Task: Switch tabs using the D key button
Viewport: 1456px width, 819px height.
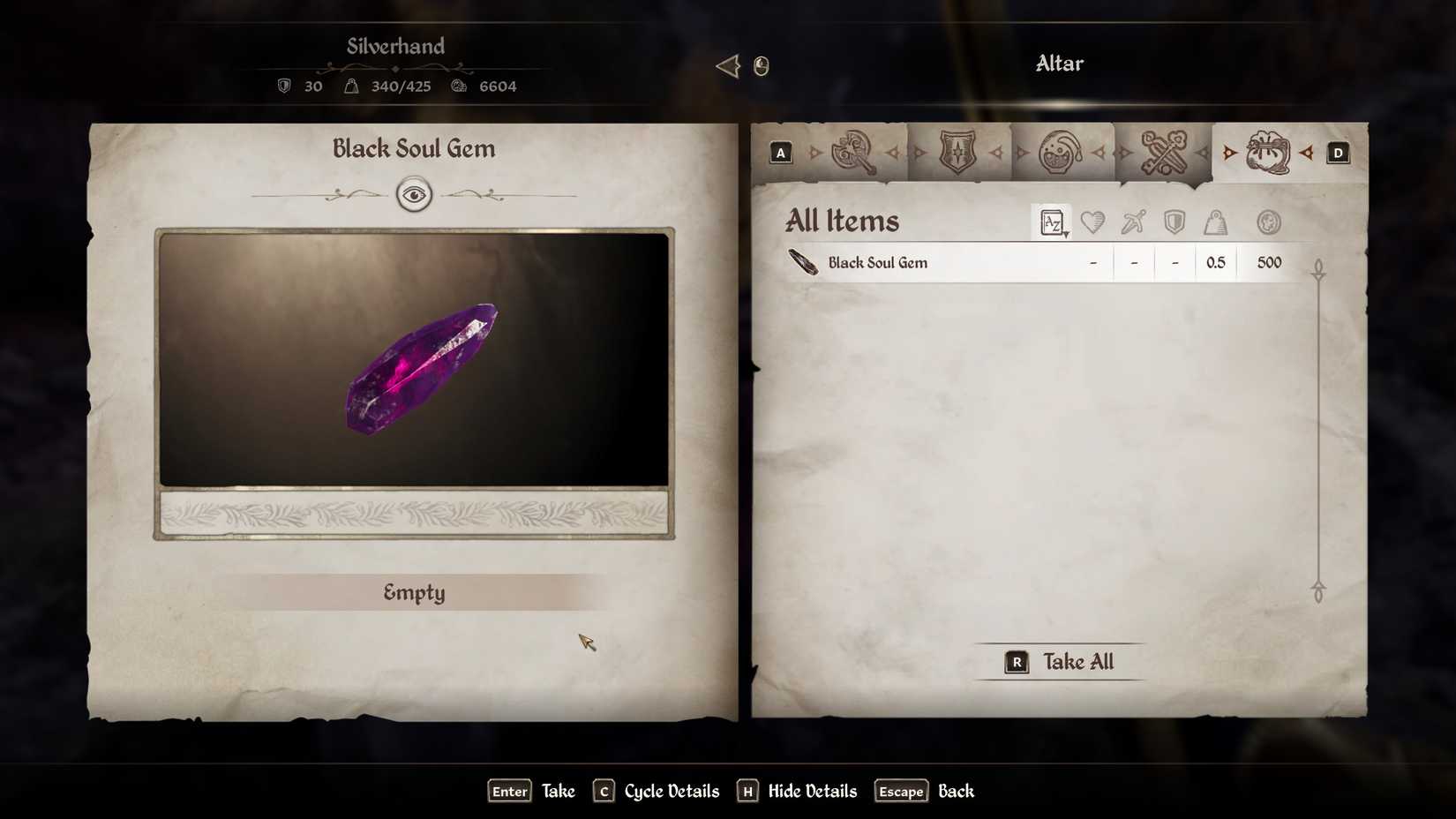Action: [1339, 152]
